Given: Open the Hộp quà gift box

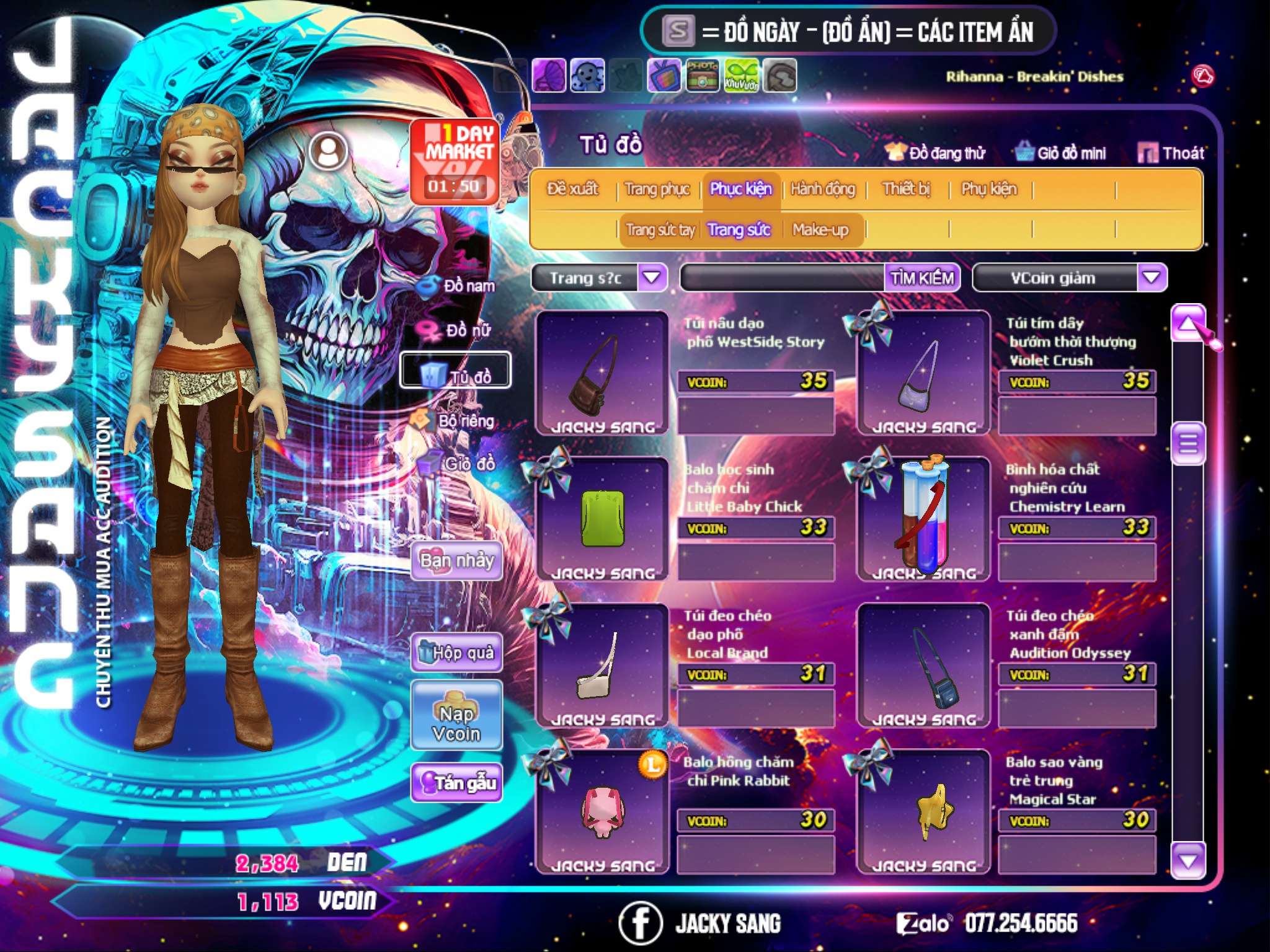Looking at the screenshot, I should pos(457,653).
